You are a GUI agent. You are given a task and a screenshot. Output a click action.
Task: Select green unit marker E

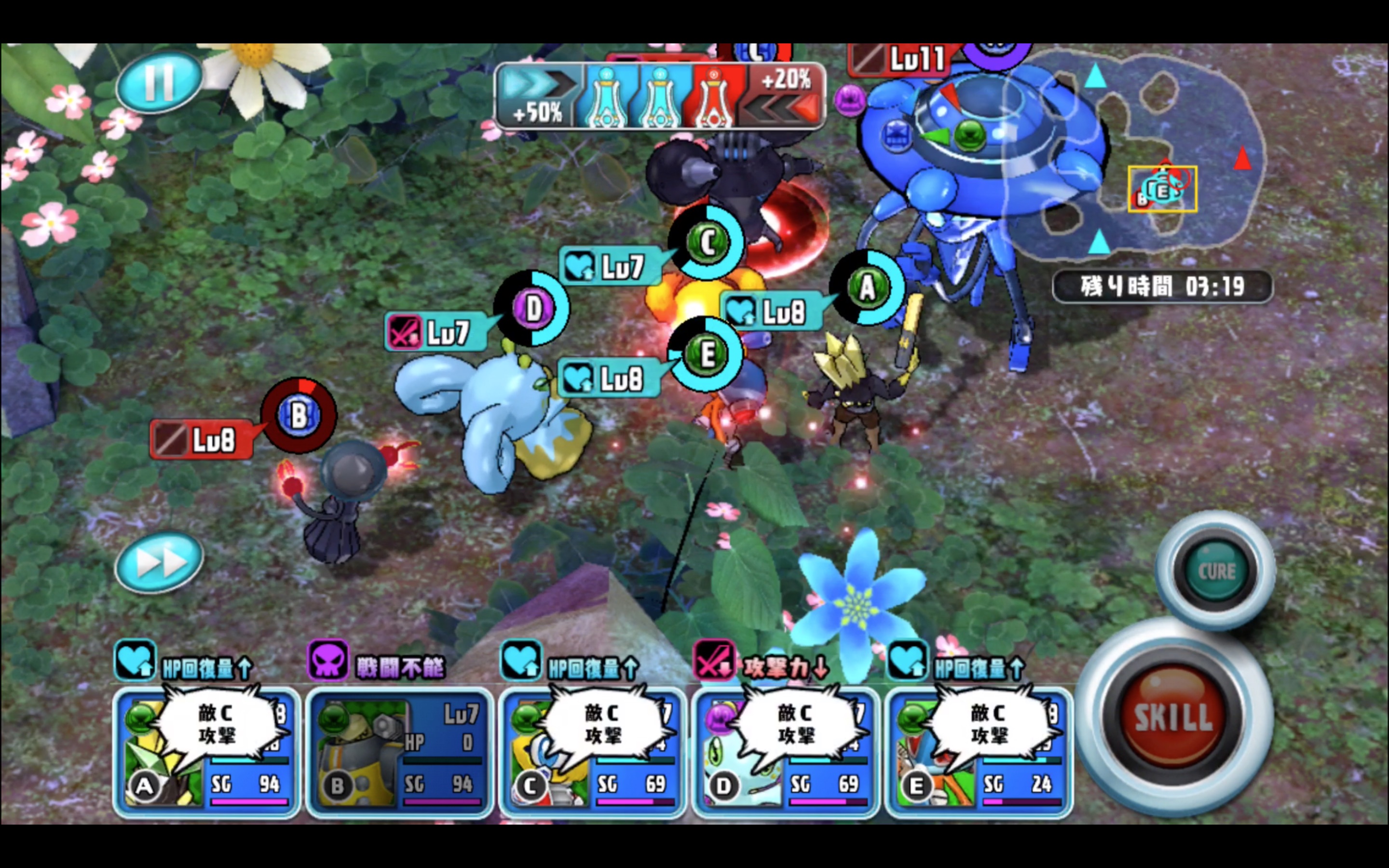[x=706, y=354]
